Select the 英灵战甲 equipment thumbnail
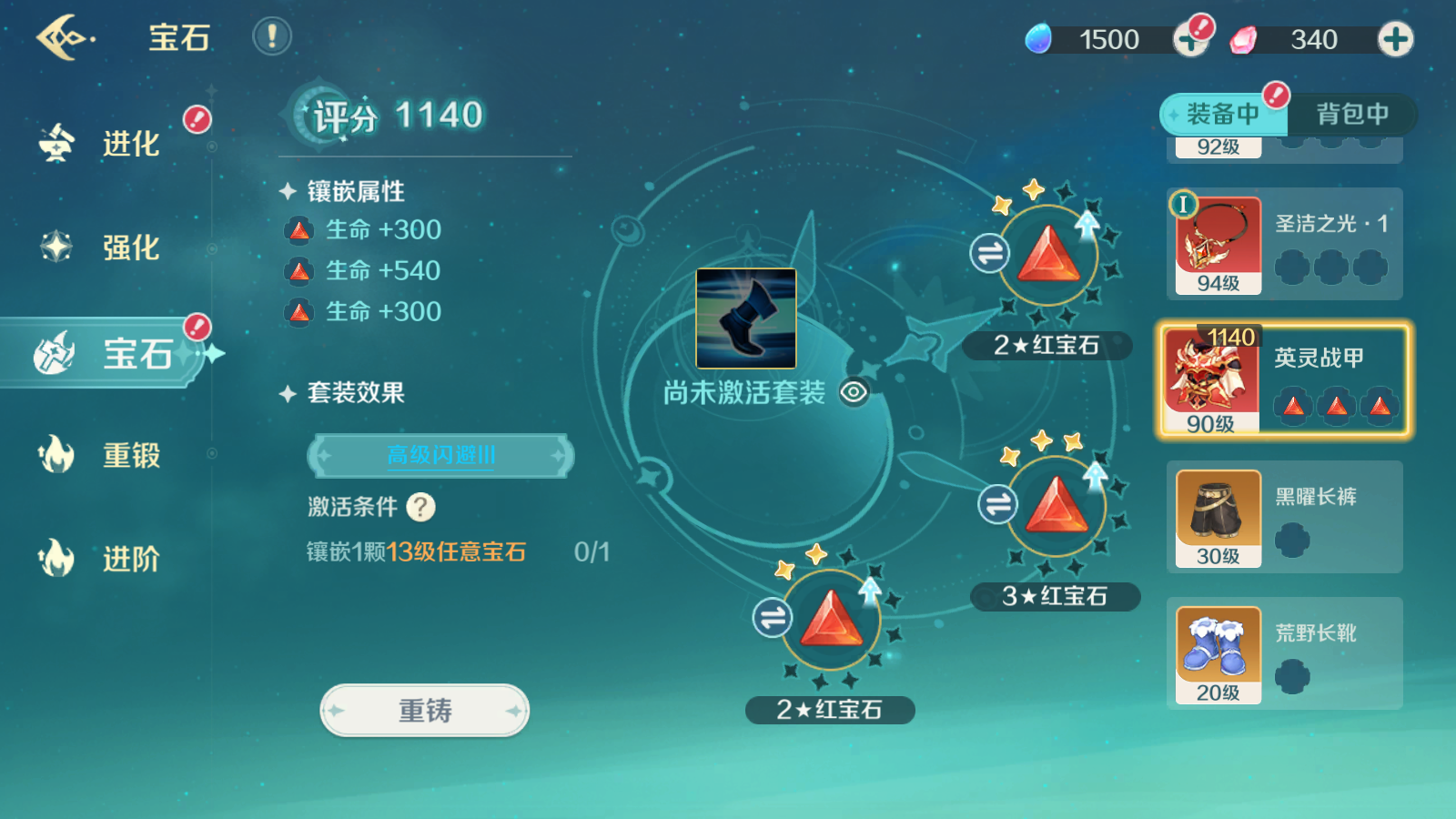1456x819 pixels. pos(1215,379)
